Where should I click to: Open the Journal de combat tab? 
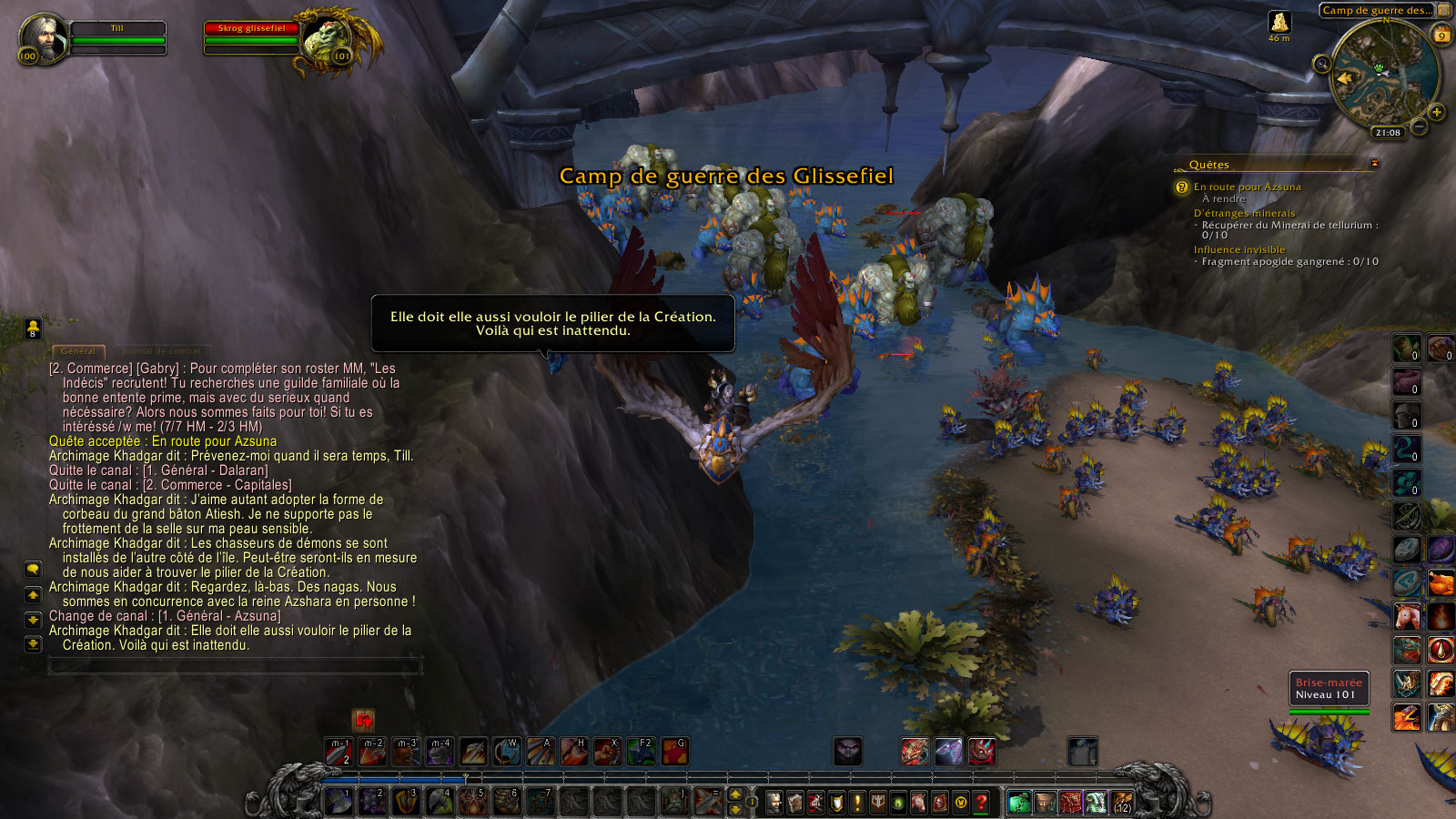(161, 351)
